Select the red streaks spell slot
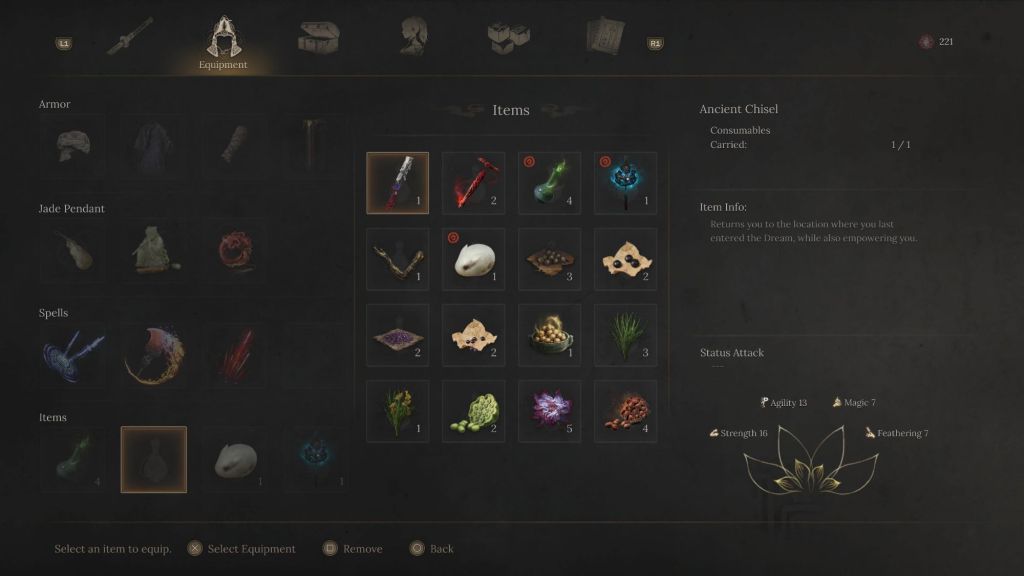The image size is (1024, 576). point(235,355)
